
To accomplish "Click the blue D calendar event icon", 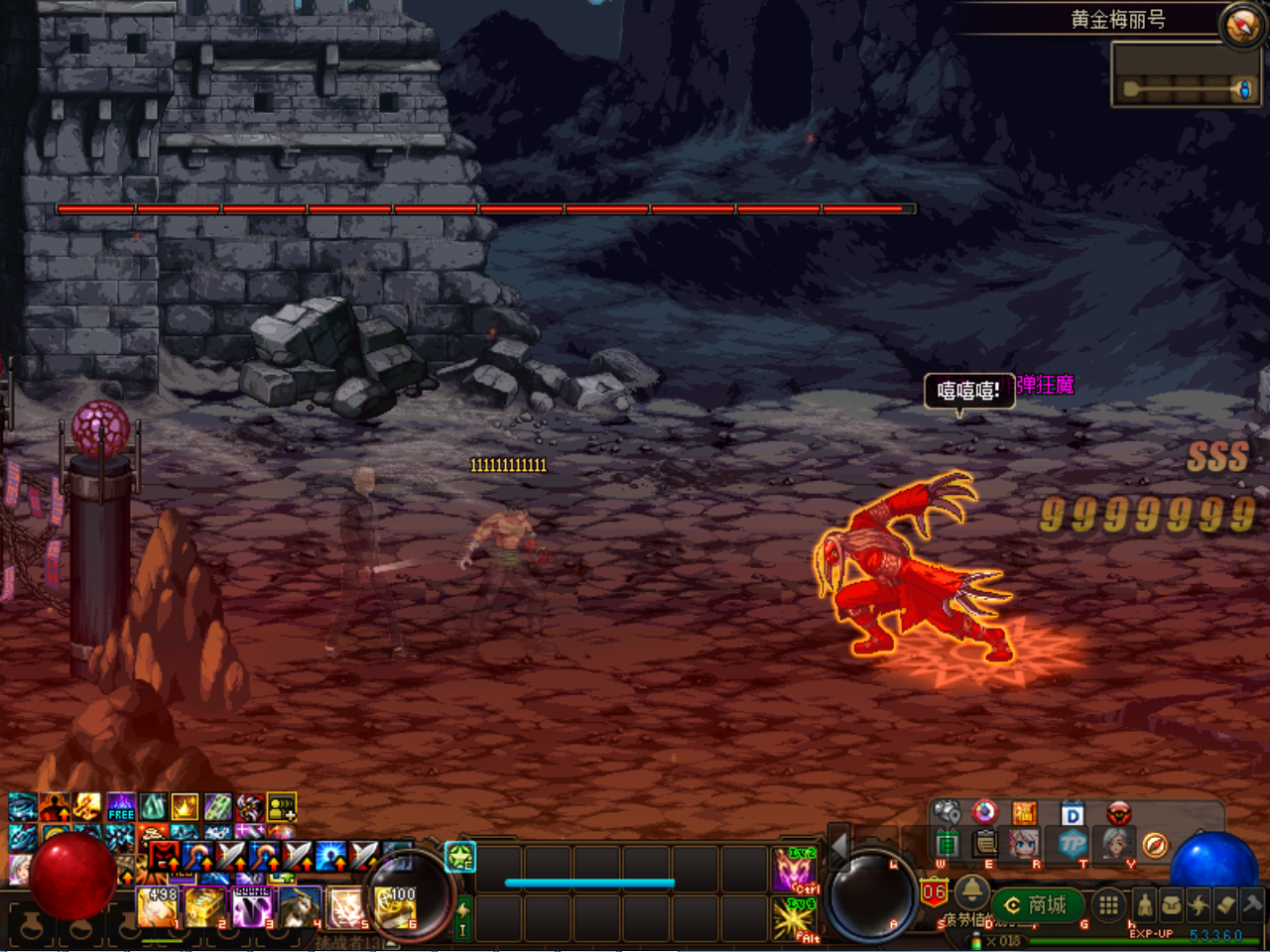I will 1072,813.
